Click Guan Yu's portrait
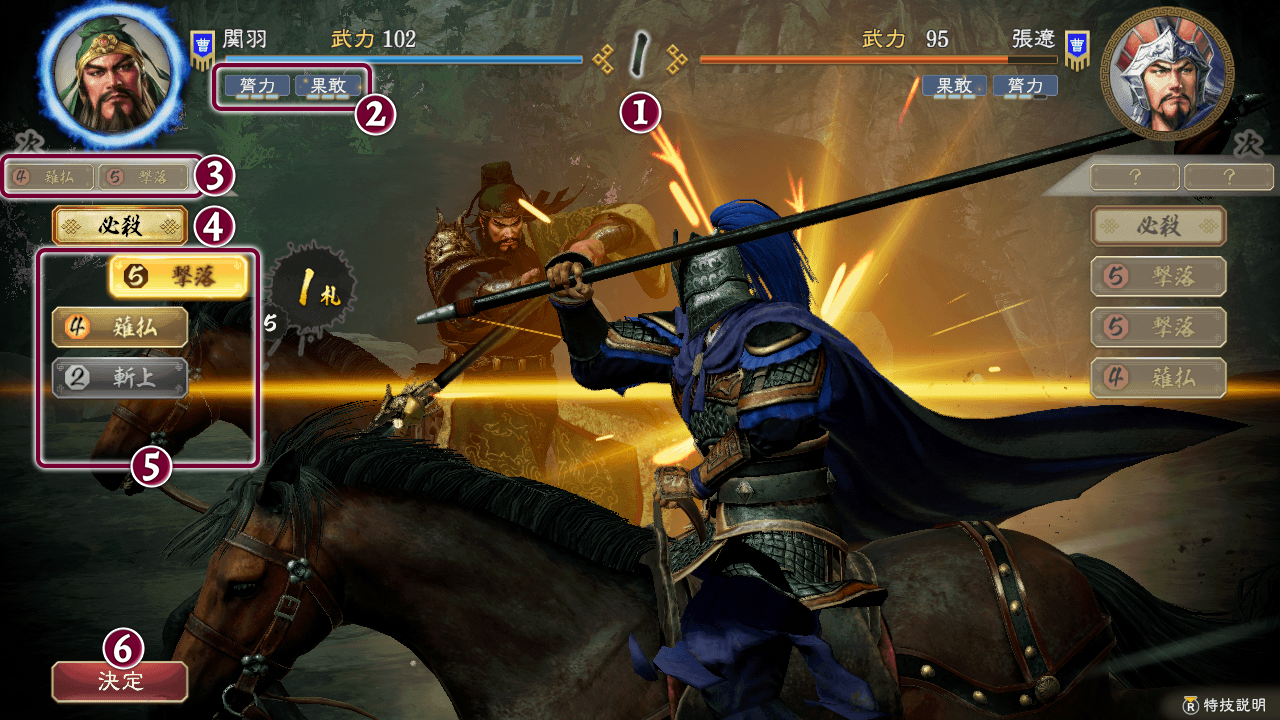Image resolution: width=1280 pixels, height=720 pixels. [110, 72]
